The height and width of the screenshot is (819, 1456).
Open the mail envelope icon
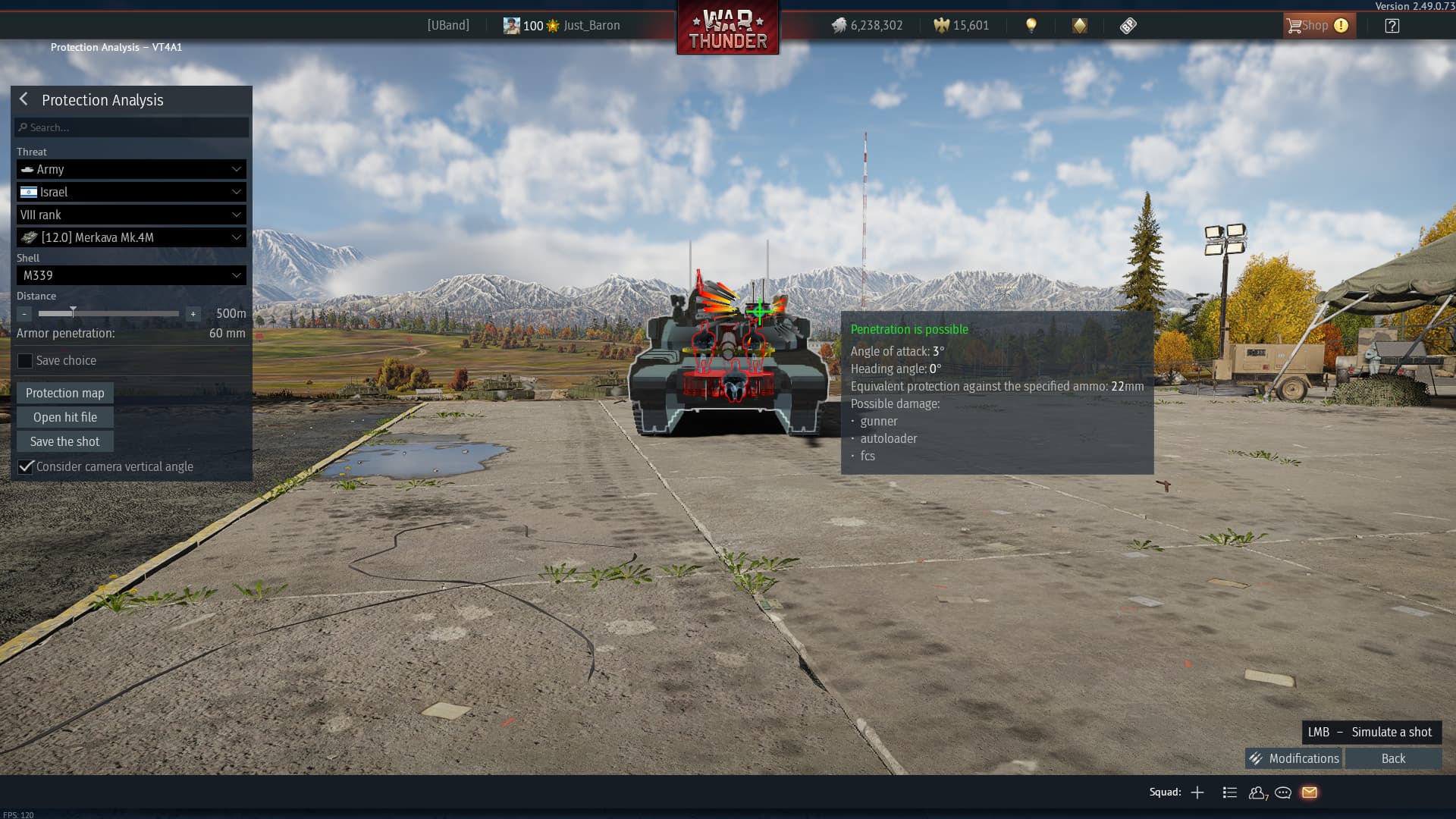tap(1310, 792)
